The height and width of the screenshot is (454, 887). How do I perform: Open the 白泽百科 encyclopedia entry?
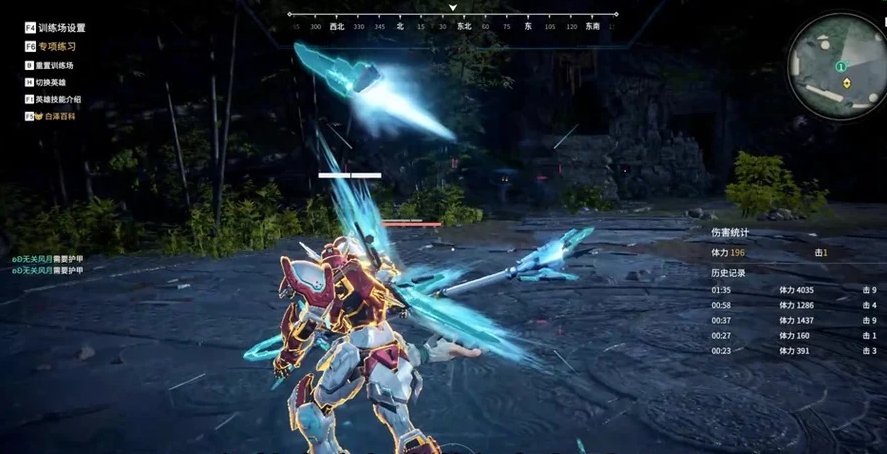58,116
